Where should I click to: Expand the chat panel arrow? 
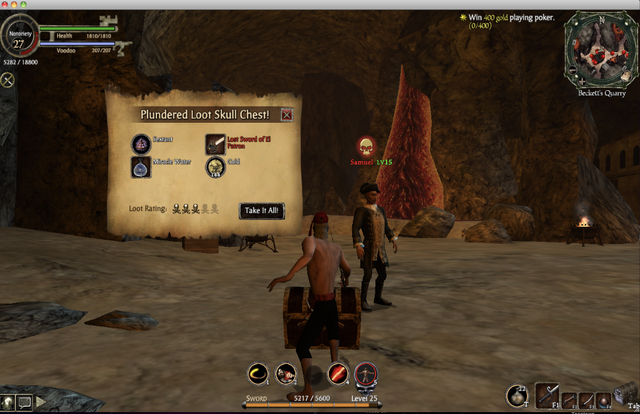(40, 402)
